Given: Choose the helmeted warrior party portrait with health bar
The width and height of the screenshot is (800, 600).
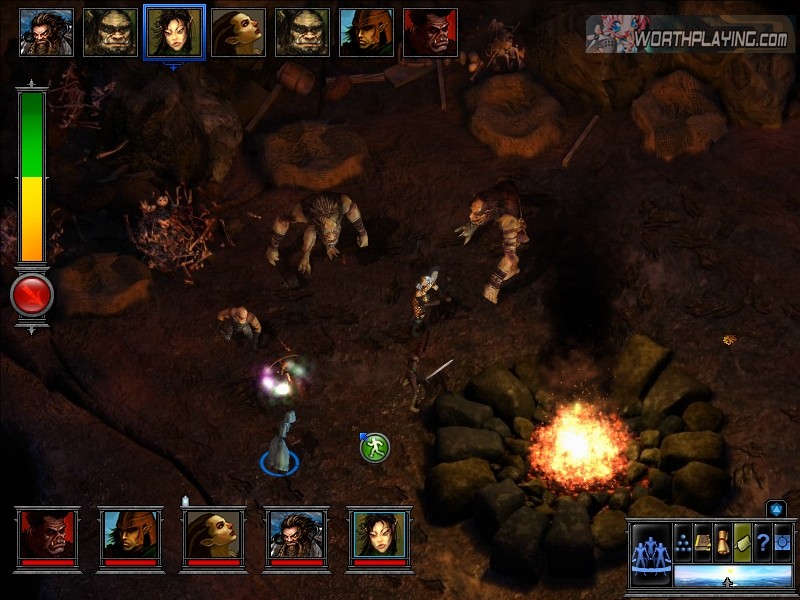Looking at the screenshot, I should click(x=131, y=537).
